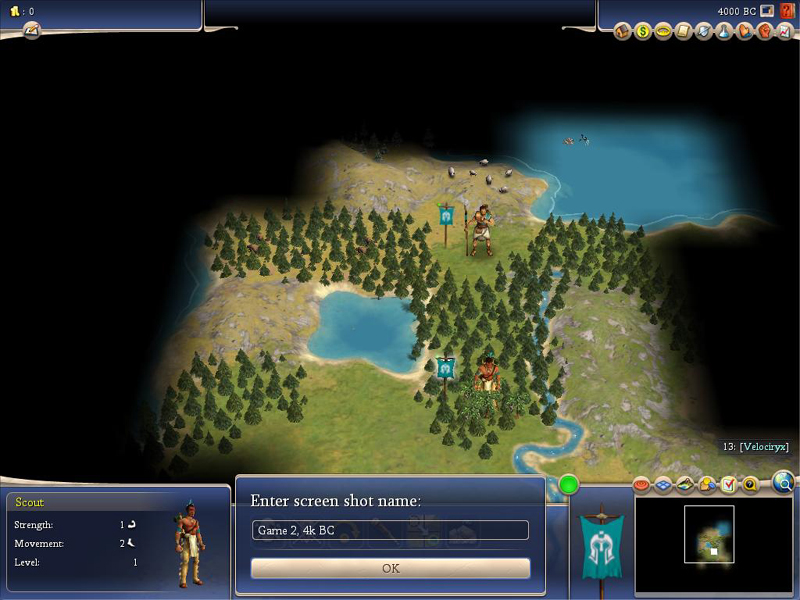Image resolution: width=800 pixels, height=600 pixels.
Task: Open the finance advisor dollar icon
Action: 643,32
